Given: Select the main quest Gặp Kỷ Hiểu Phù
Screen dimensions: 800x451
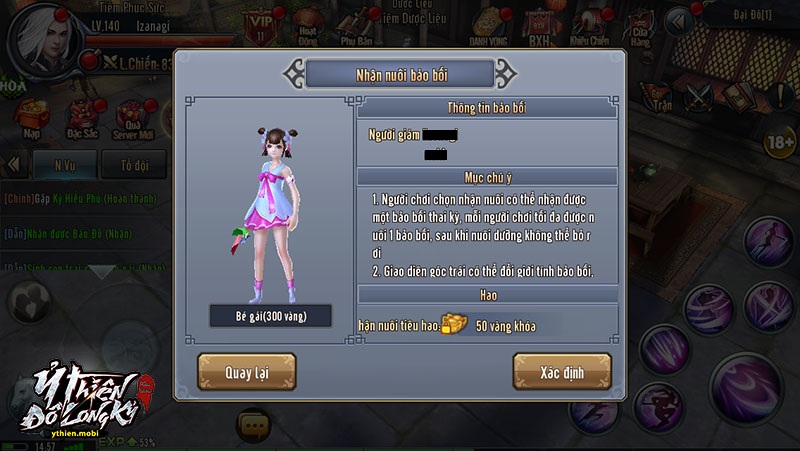Looking at the screenshot, I should click(x=80, y=198).
